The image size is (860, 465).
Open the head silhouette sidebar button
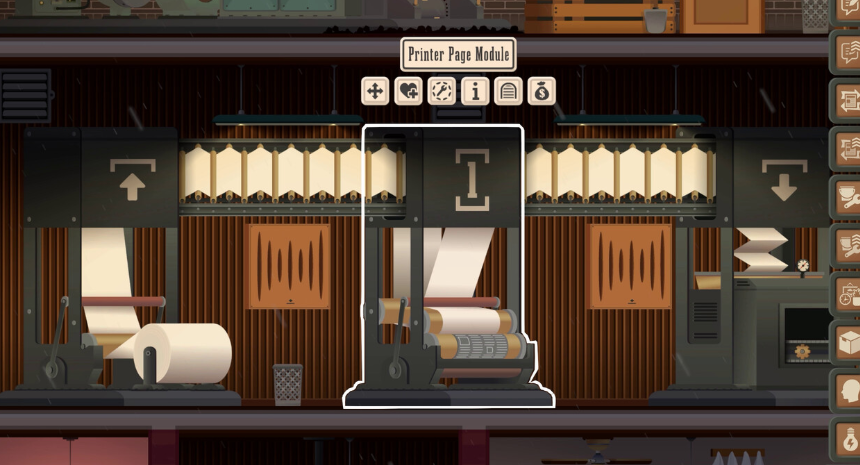pos(846,390)
